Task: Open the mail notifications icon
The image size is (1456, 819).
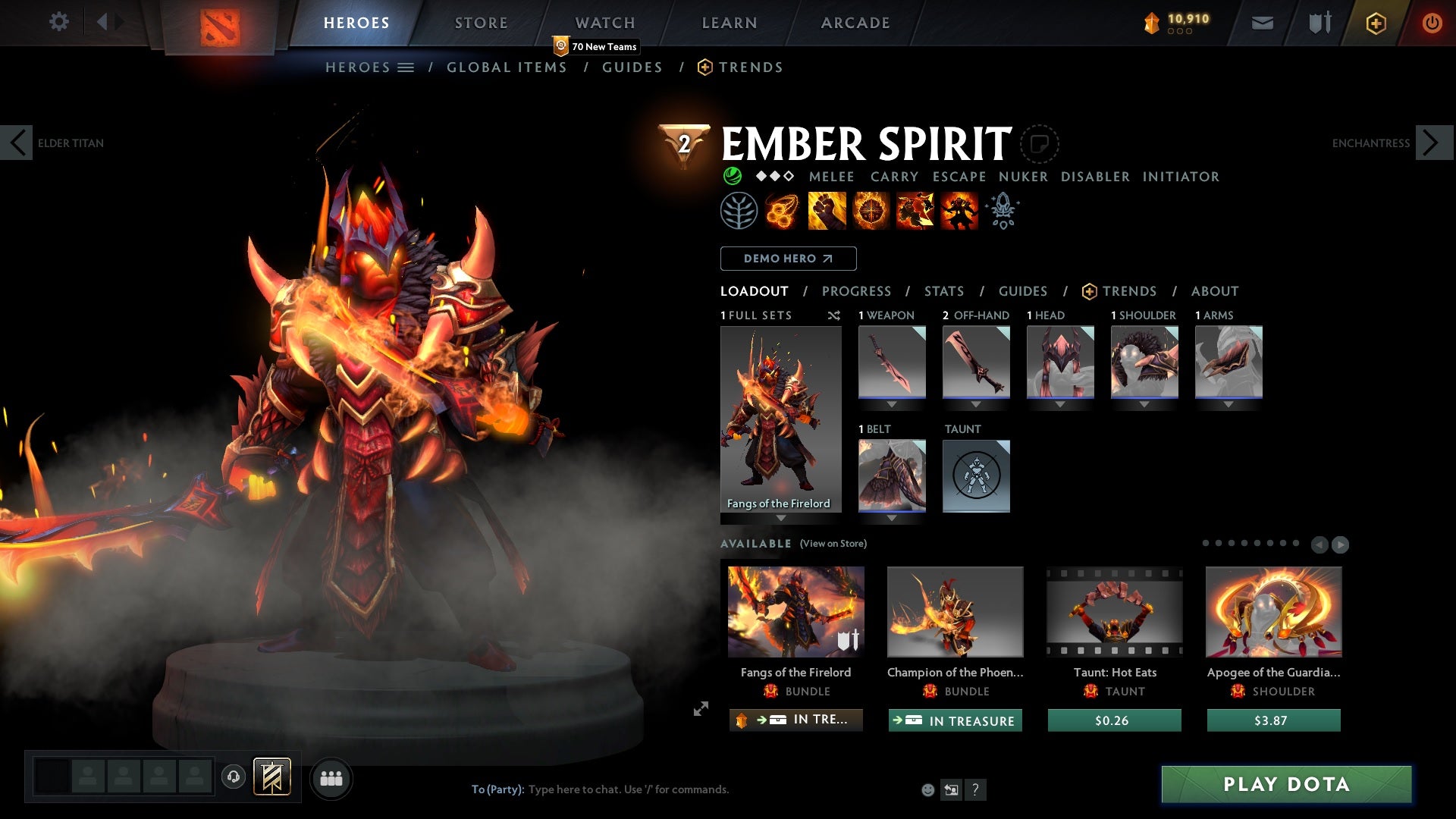Action: pos(1262,22)
